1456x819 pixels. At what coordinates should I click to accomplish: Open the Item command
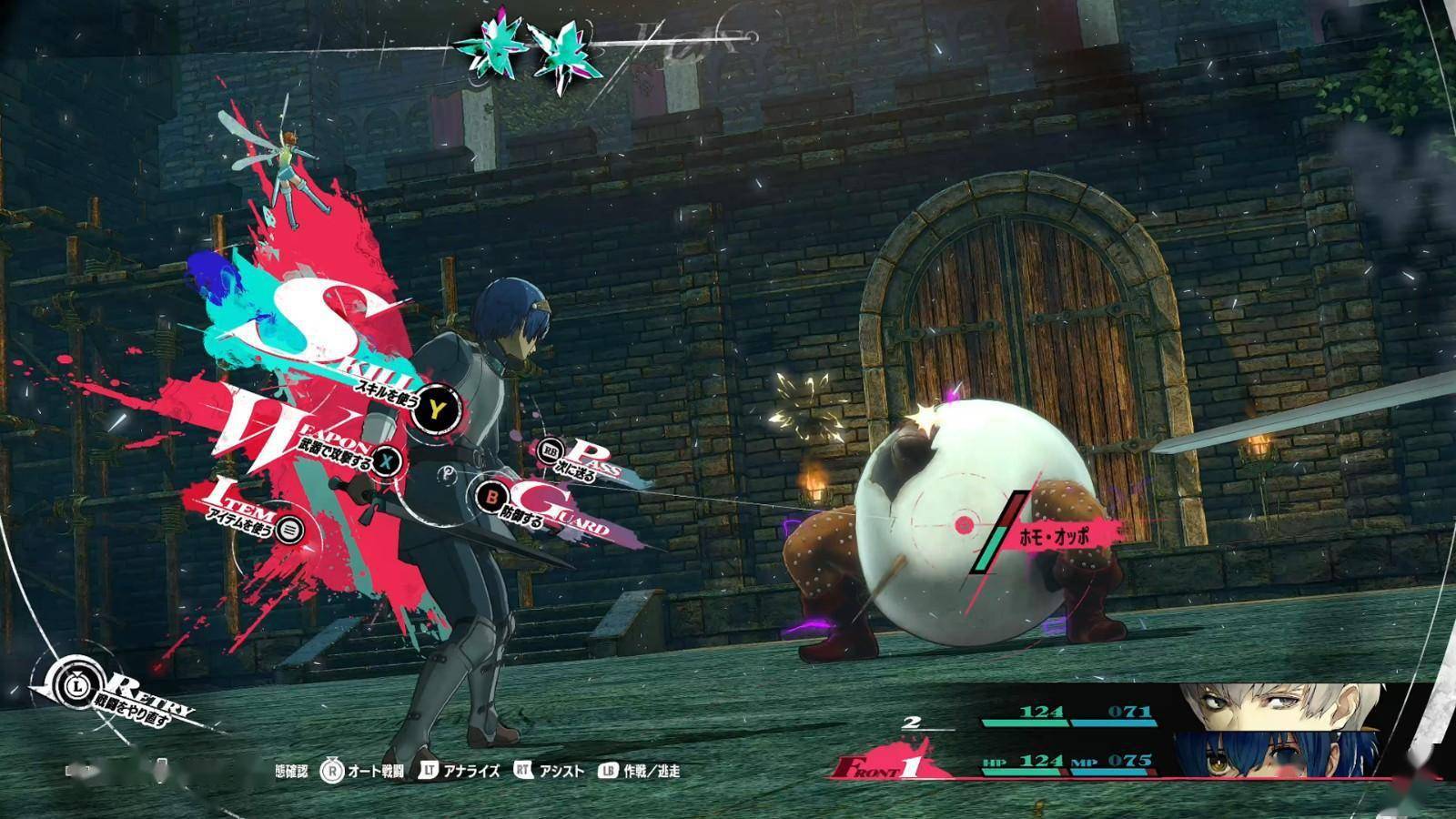290,528
